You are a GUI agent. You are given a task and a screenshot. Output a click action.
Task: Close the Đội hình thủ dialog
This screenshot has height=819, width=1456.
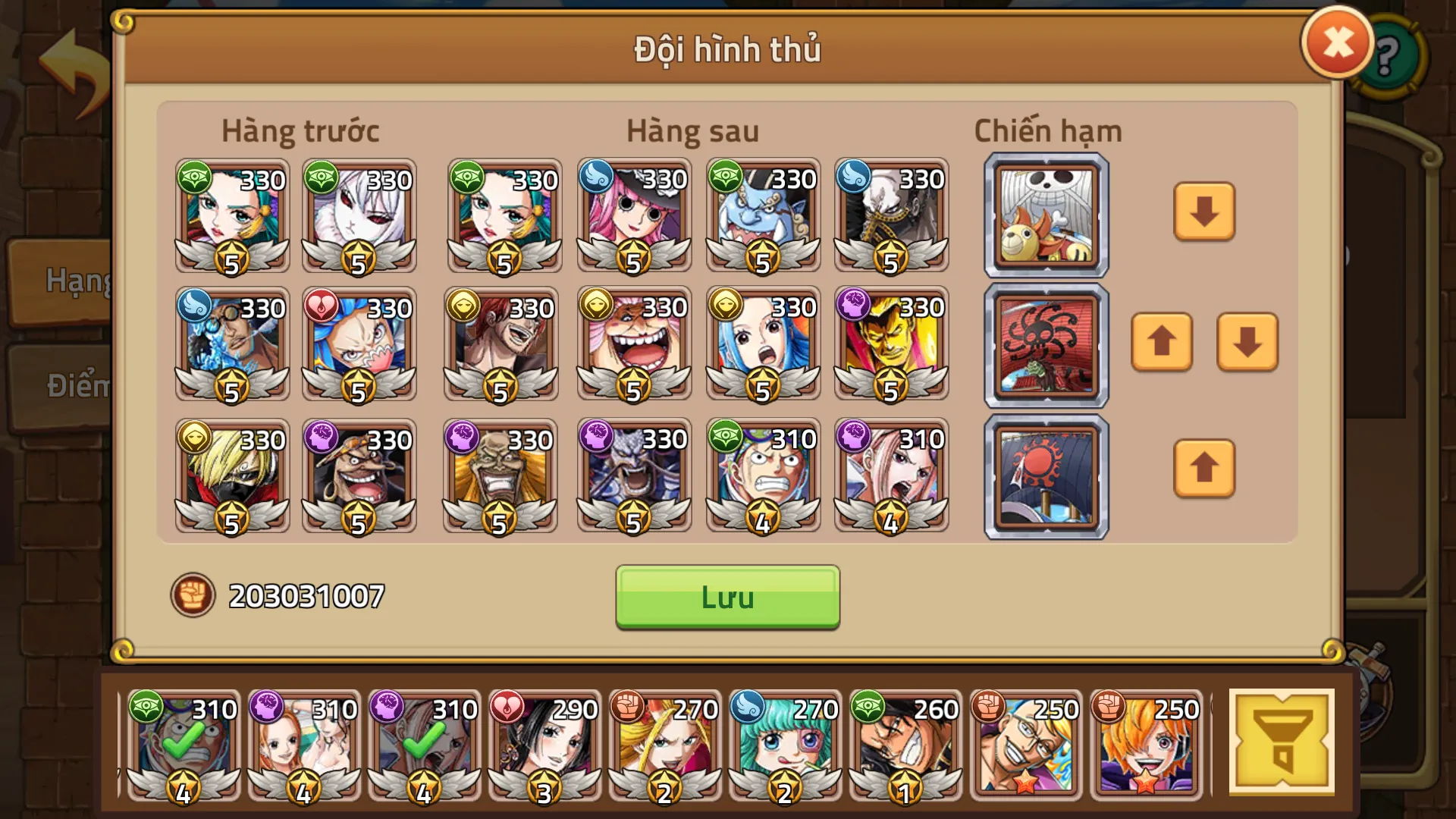[x=1336, y=42]
